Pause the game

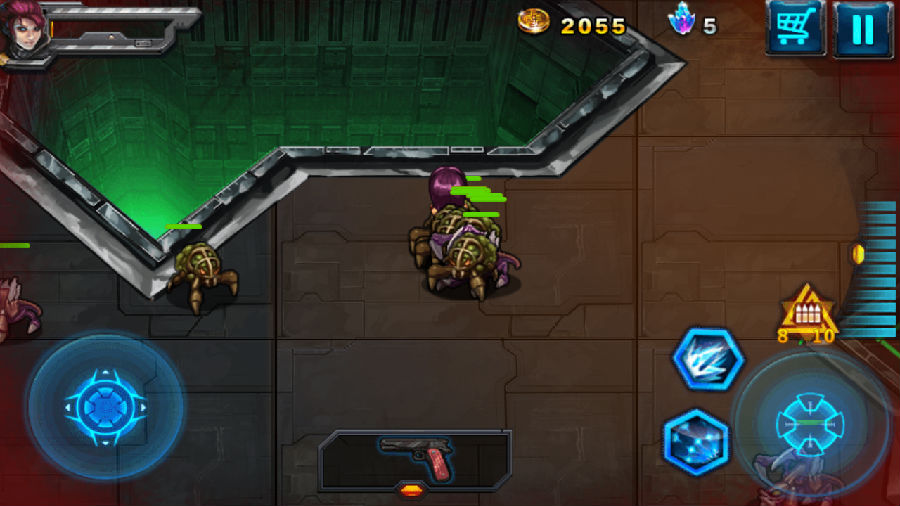(863, 27)
